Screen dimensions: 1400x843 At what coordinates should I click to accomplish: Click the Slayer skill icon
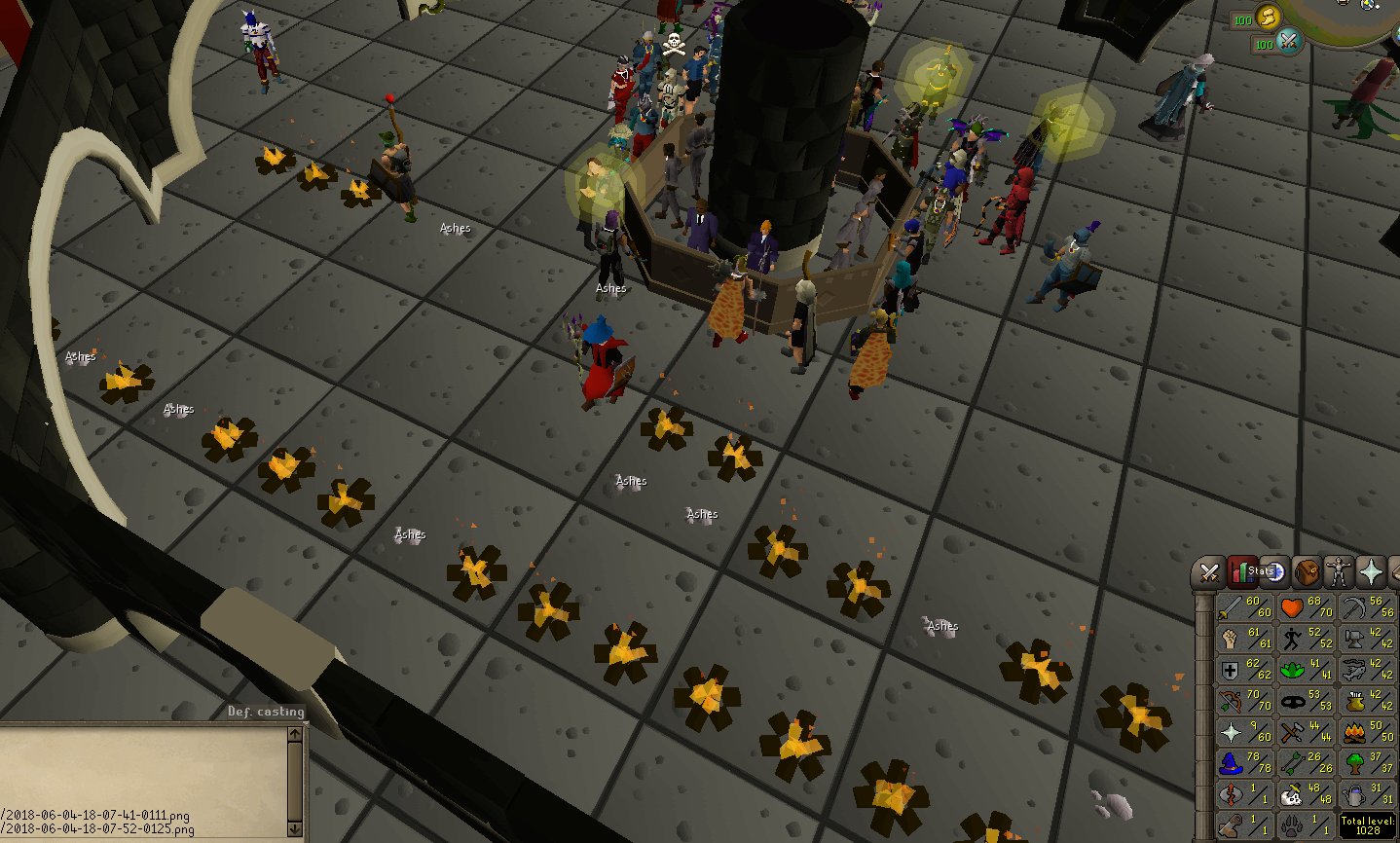pos(1291,794)
